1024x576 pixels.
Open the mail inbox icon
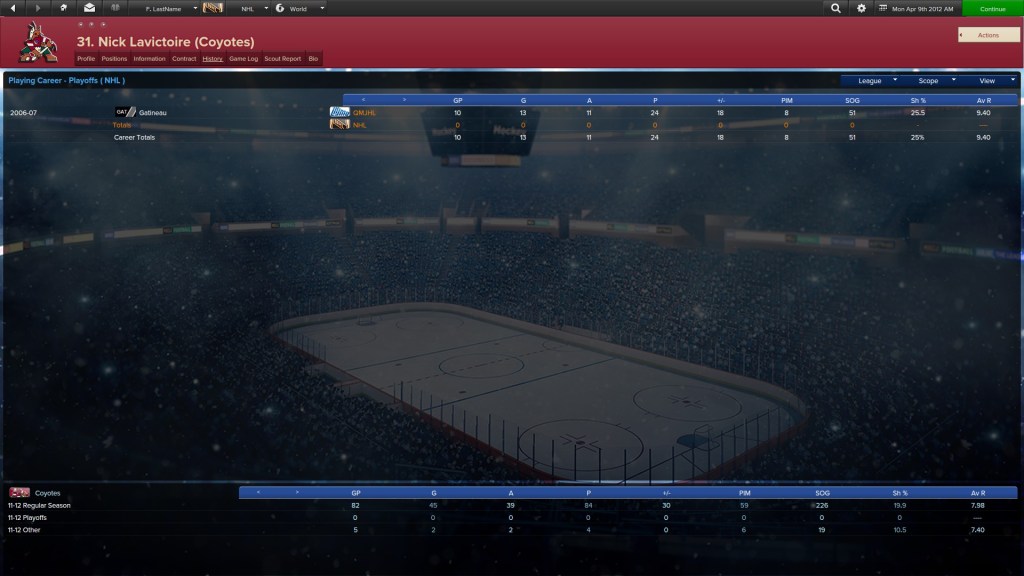[90, 8]
